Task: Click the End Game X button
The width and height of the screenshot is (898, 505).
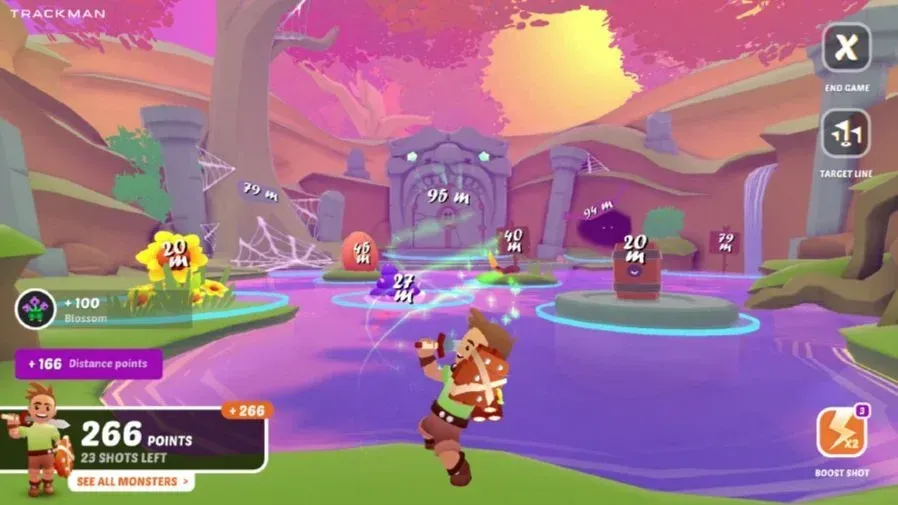Action: pyautogui.click(x=846, y=47)
